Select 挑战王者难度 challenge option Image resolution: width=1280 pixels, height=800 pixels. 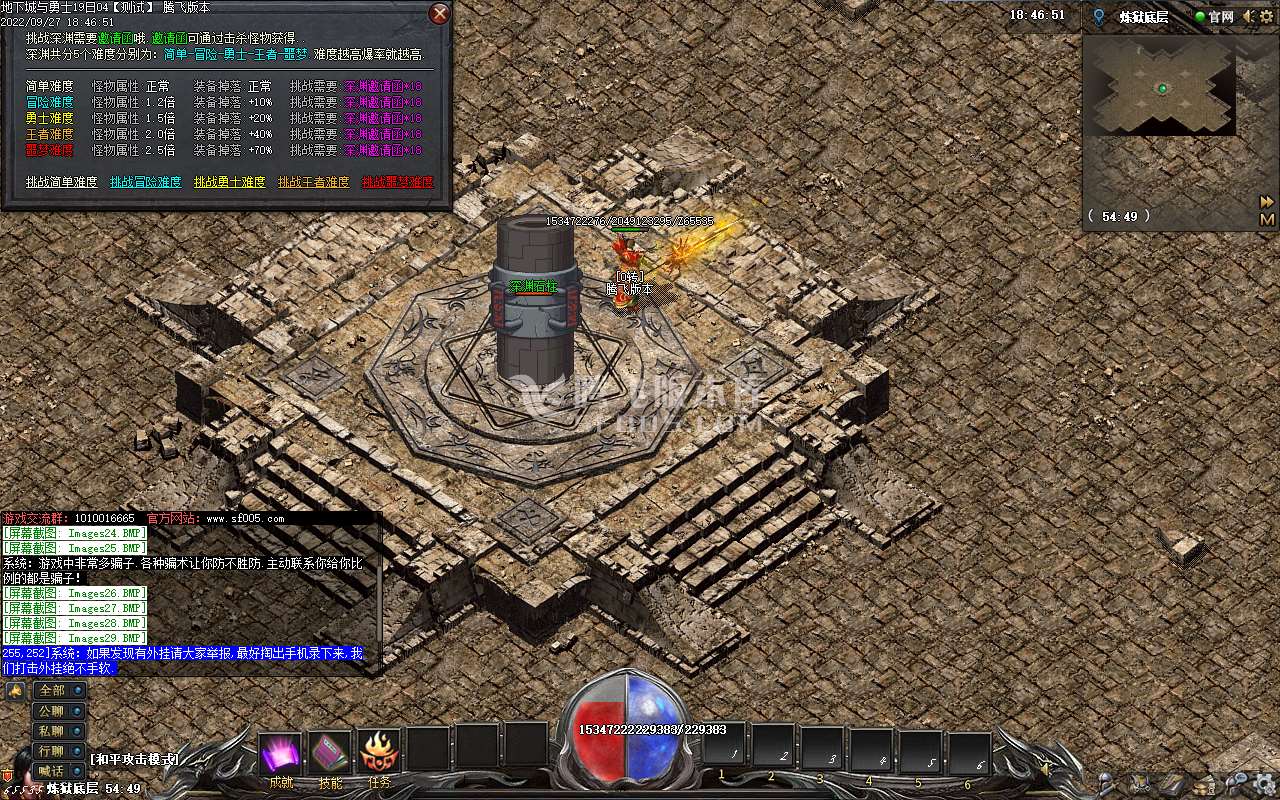[314, 182]
